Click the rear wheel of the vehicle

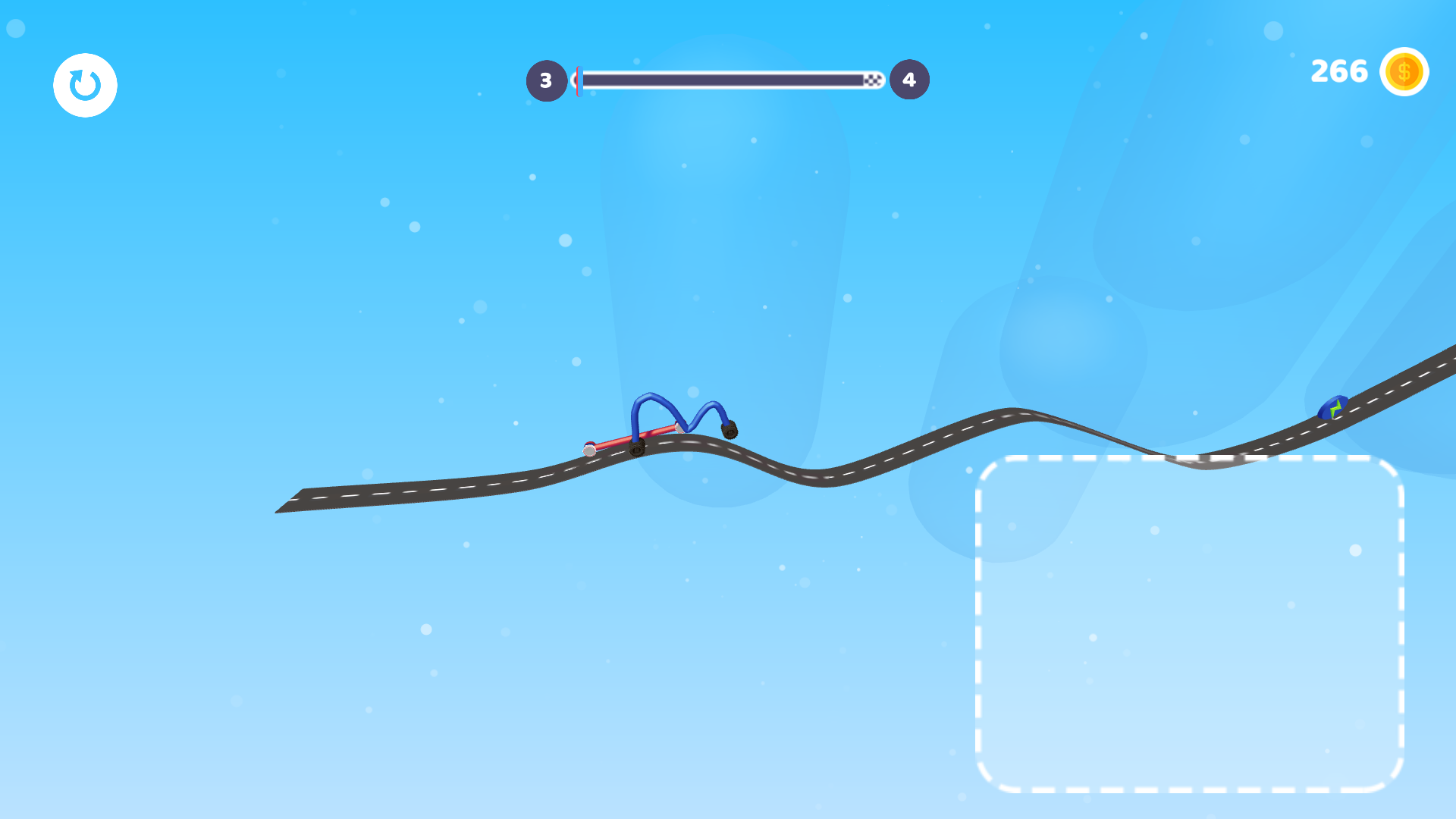tap(637, 449)
